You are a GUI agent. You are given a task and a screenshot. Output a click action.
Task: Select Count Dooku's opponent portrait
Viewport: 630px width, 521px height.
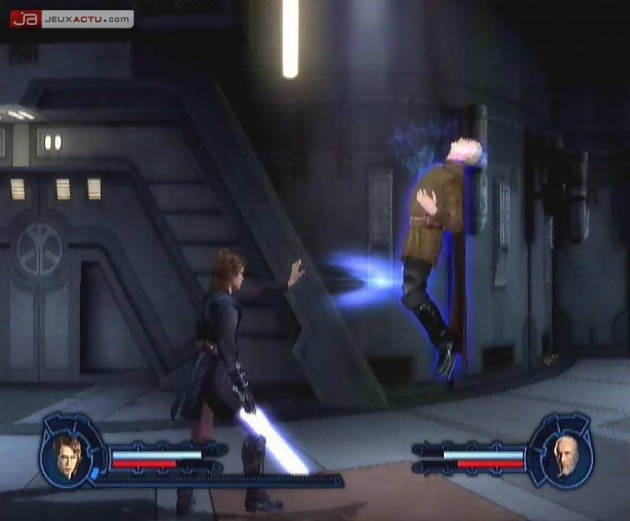click(561, 456)
